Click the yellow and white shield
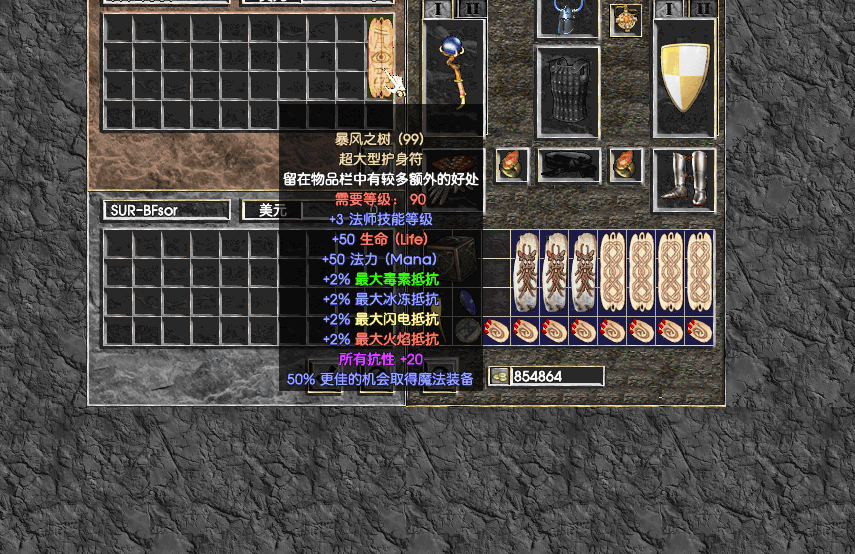 (x=685, y=76)
